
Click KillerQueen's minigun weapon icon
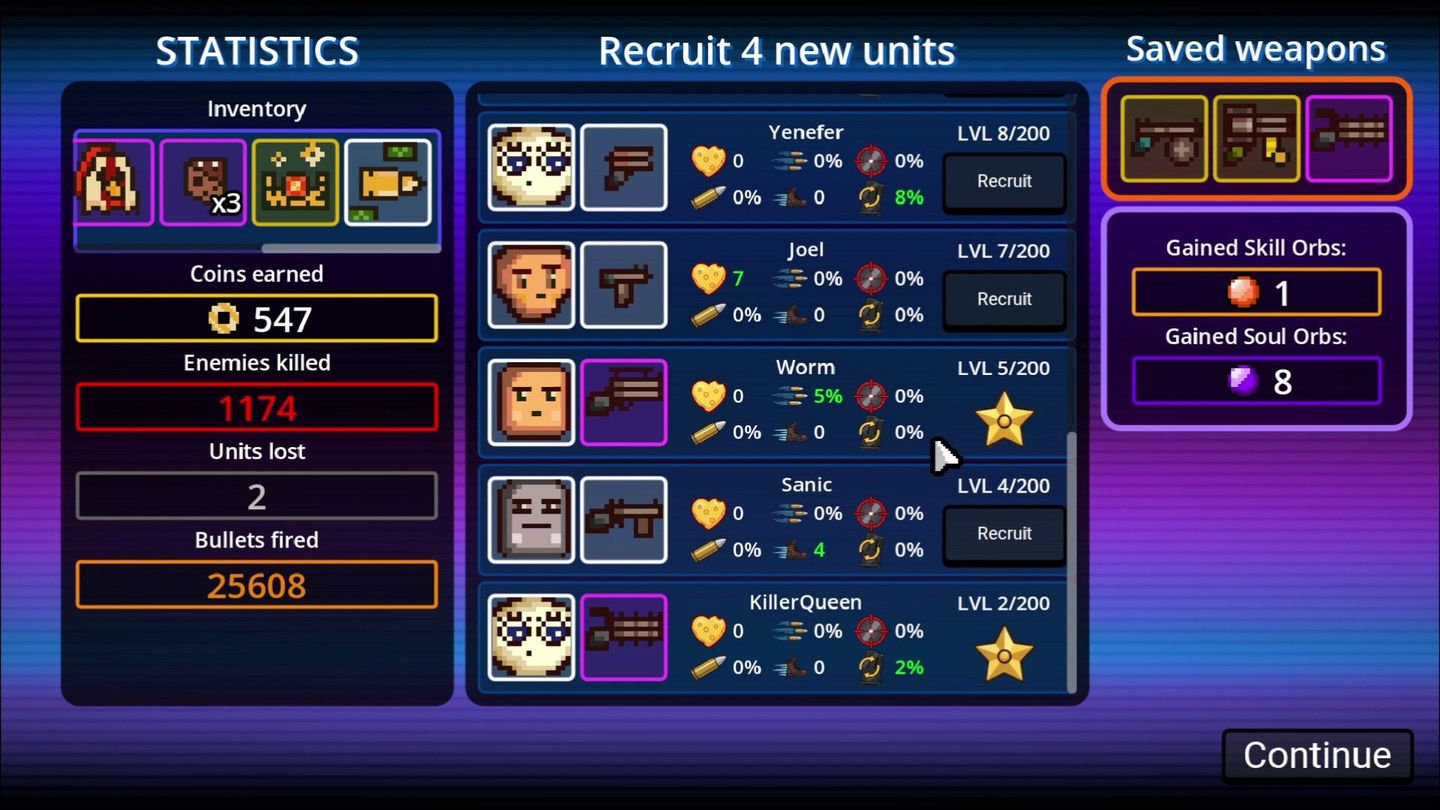(623, 637)
